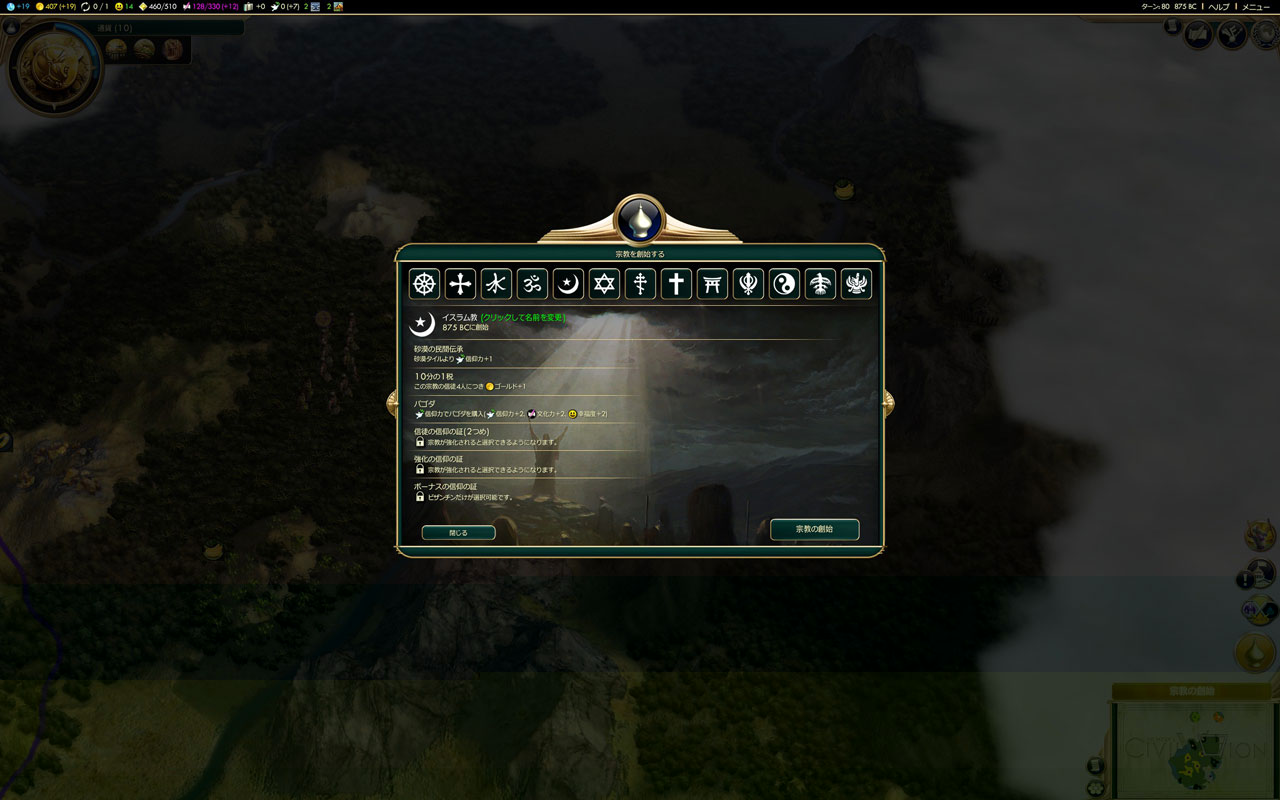Viewport: 1280px width, 800px height.
Task: Confirm with the 宗教の創始 button
Action: tap(814, 529)
